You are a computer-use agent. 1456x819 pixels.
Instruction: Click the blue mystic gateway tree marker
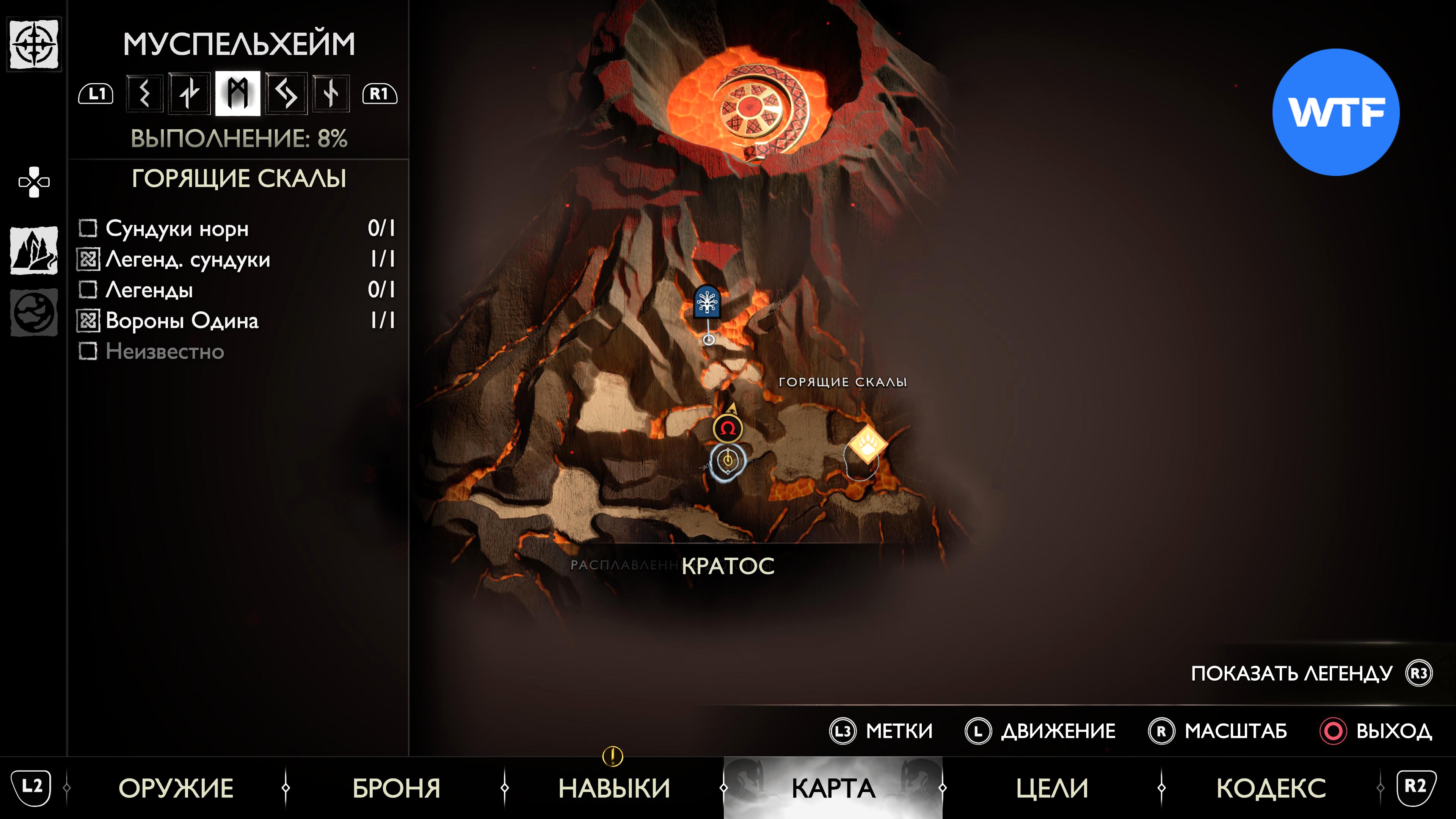pos(707,302)
